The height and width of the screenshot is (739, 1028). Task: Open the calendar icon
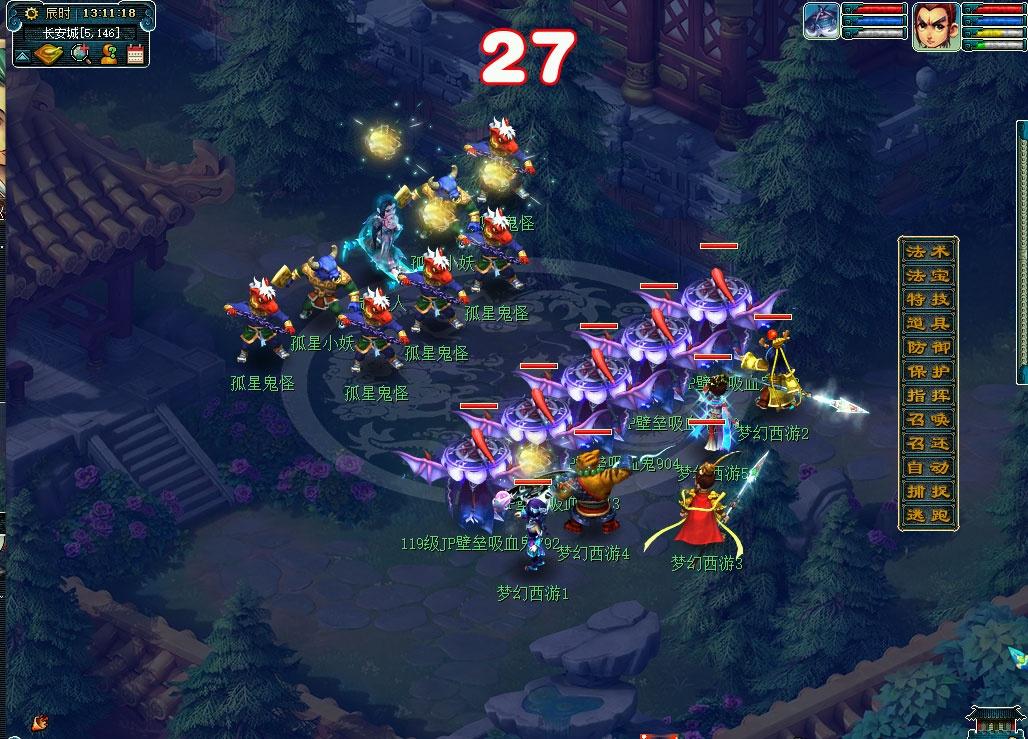pyautogui.click(x=136, y=54)
